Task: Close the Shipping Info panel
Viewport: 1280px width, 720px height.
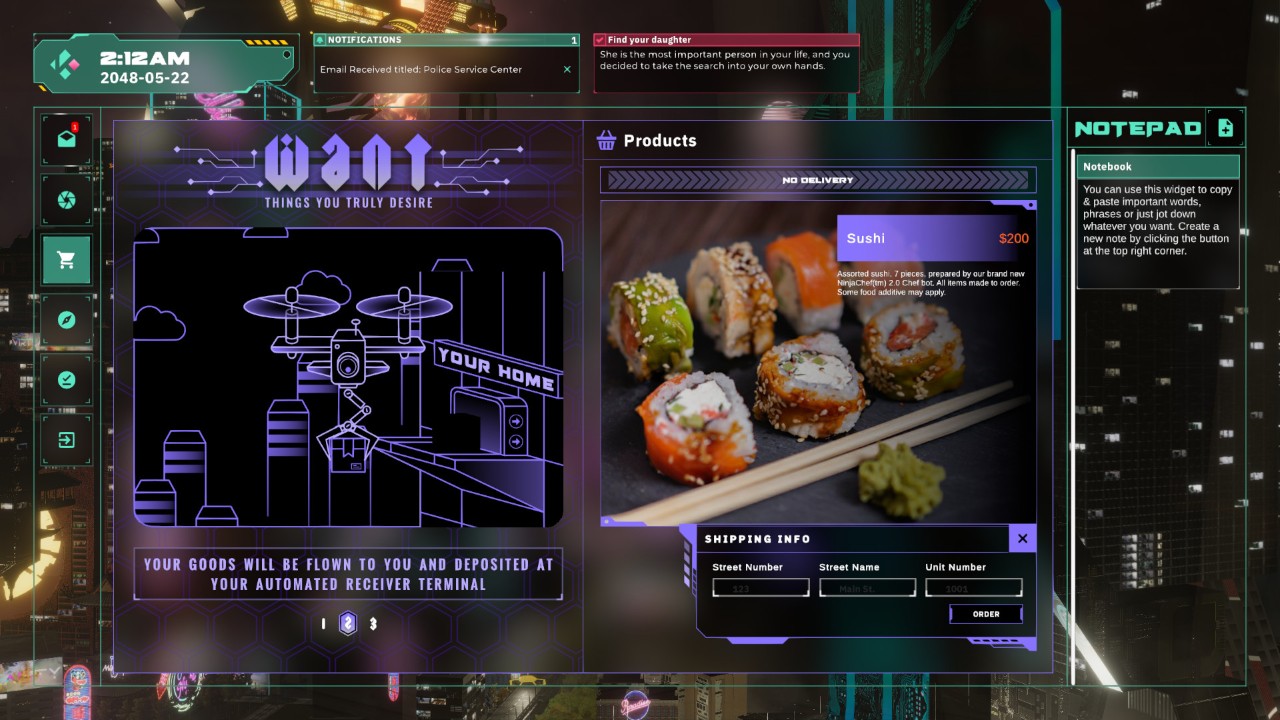Action: [x=1022, y=539]
